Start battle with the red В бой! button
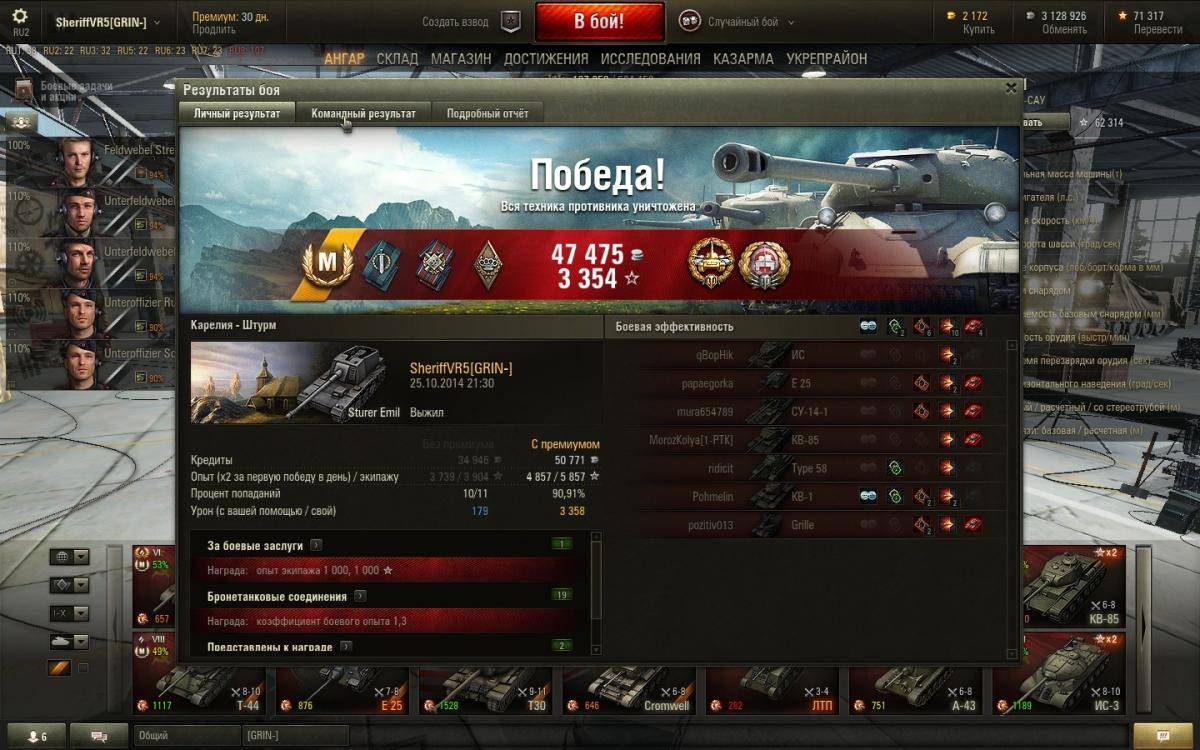 pyautogui.click(x=599, y=21)
